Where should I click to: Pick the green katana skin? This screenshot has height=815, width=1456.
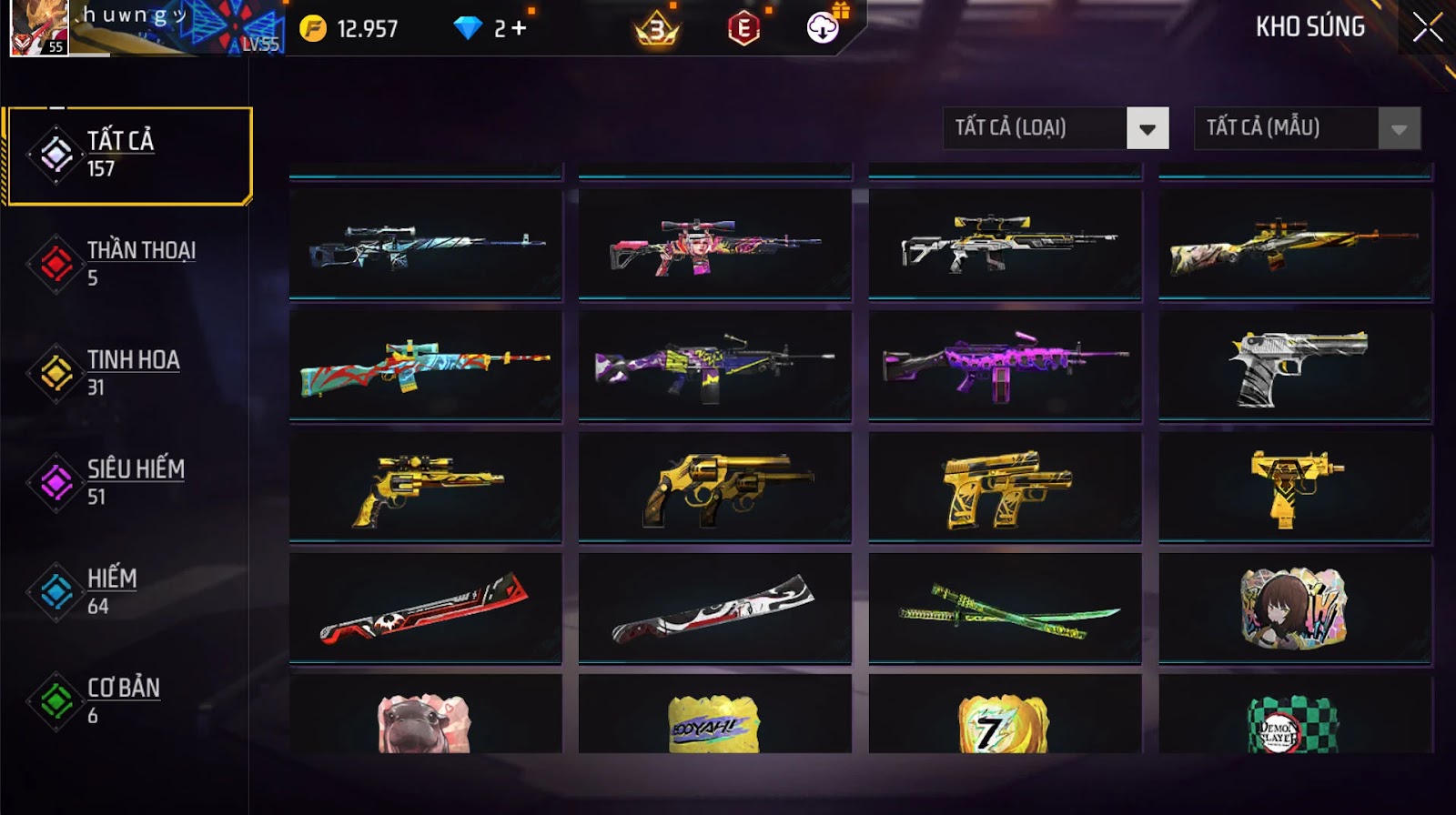pyautogui.click(x=1005, y=609)
